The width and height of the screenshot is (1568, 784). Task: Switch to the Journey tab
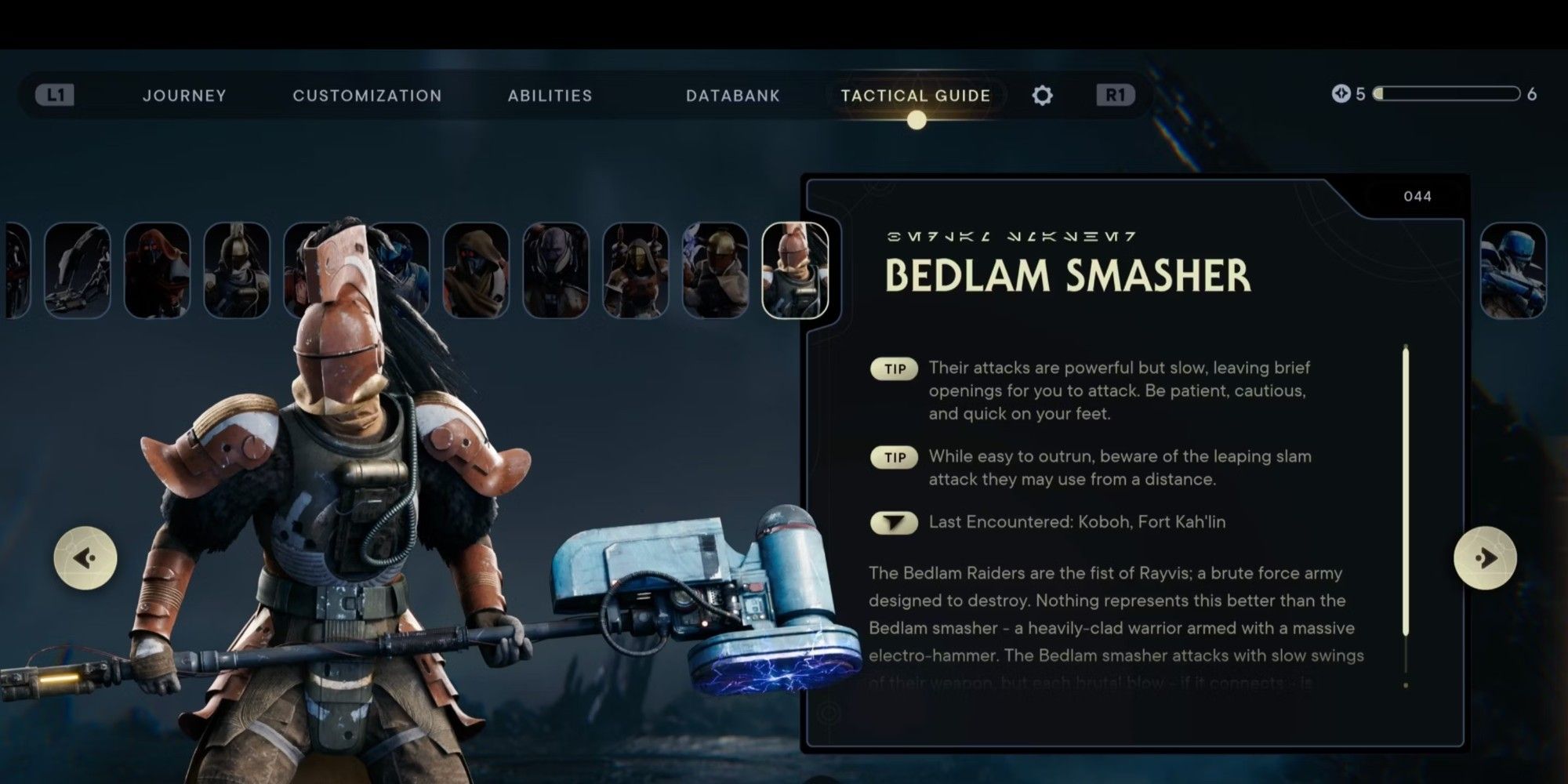click(x=183, y=95)
